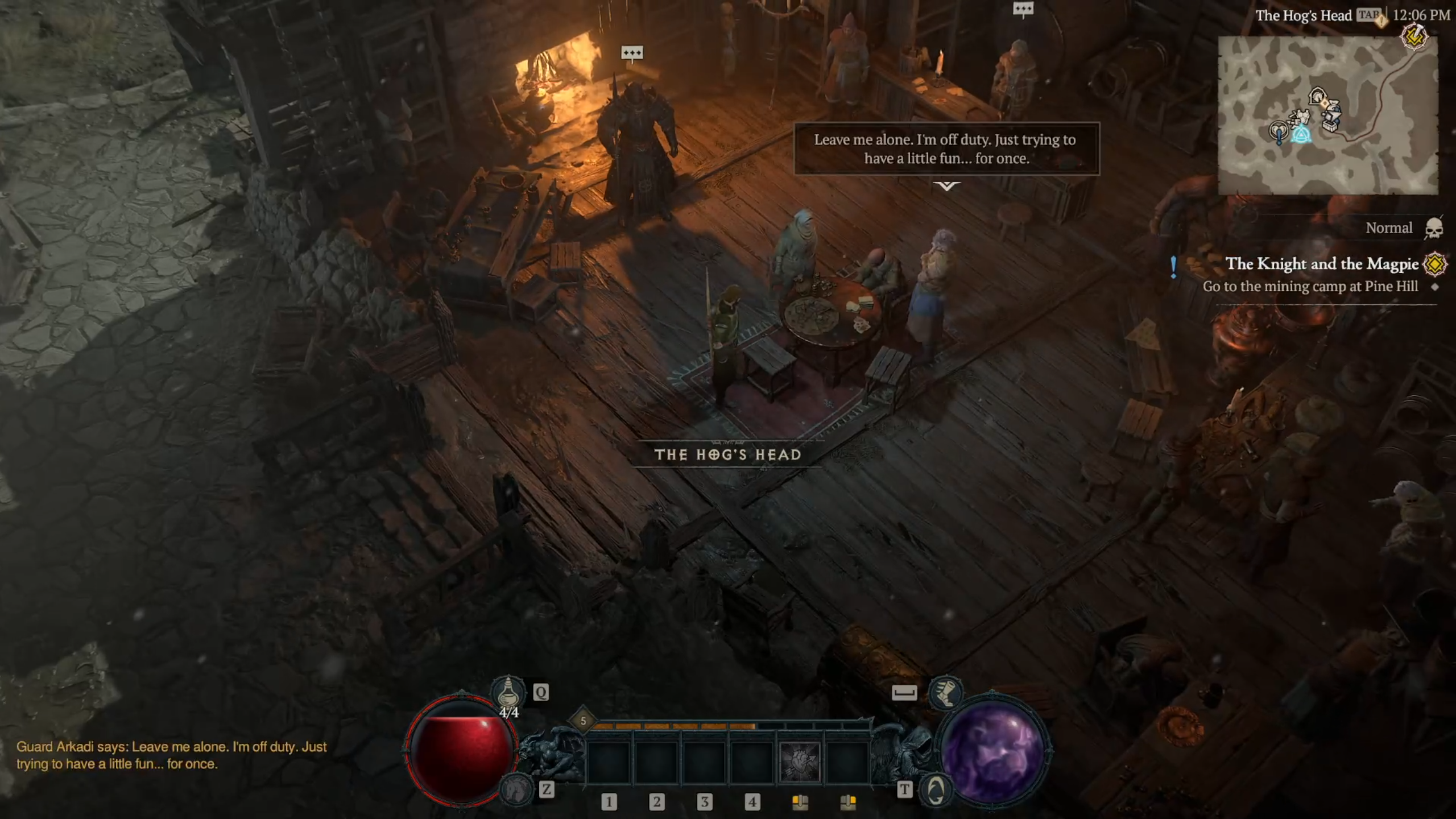Select The Knight and the Magpie quest
The height and width of the screenshot is (819, 1456).
(1322, 264)
